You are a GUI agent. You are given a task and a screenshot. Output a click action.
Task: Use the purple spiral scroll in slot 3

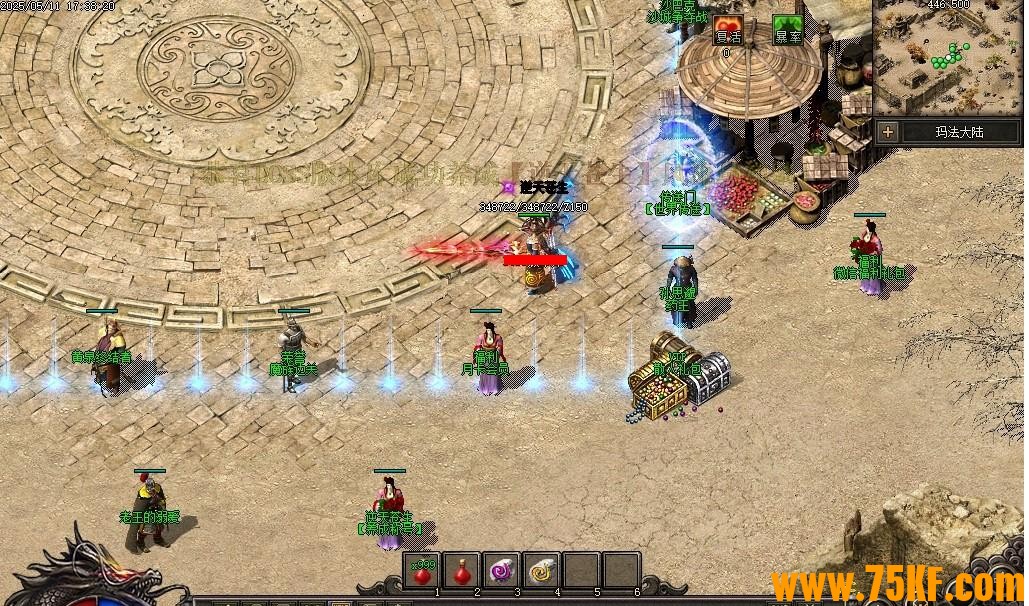click(x=501, y=572)
